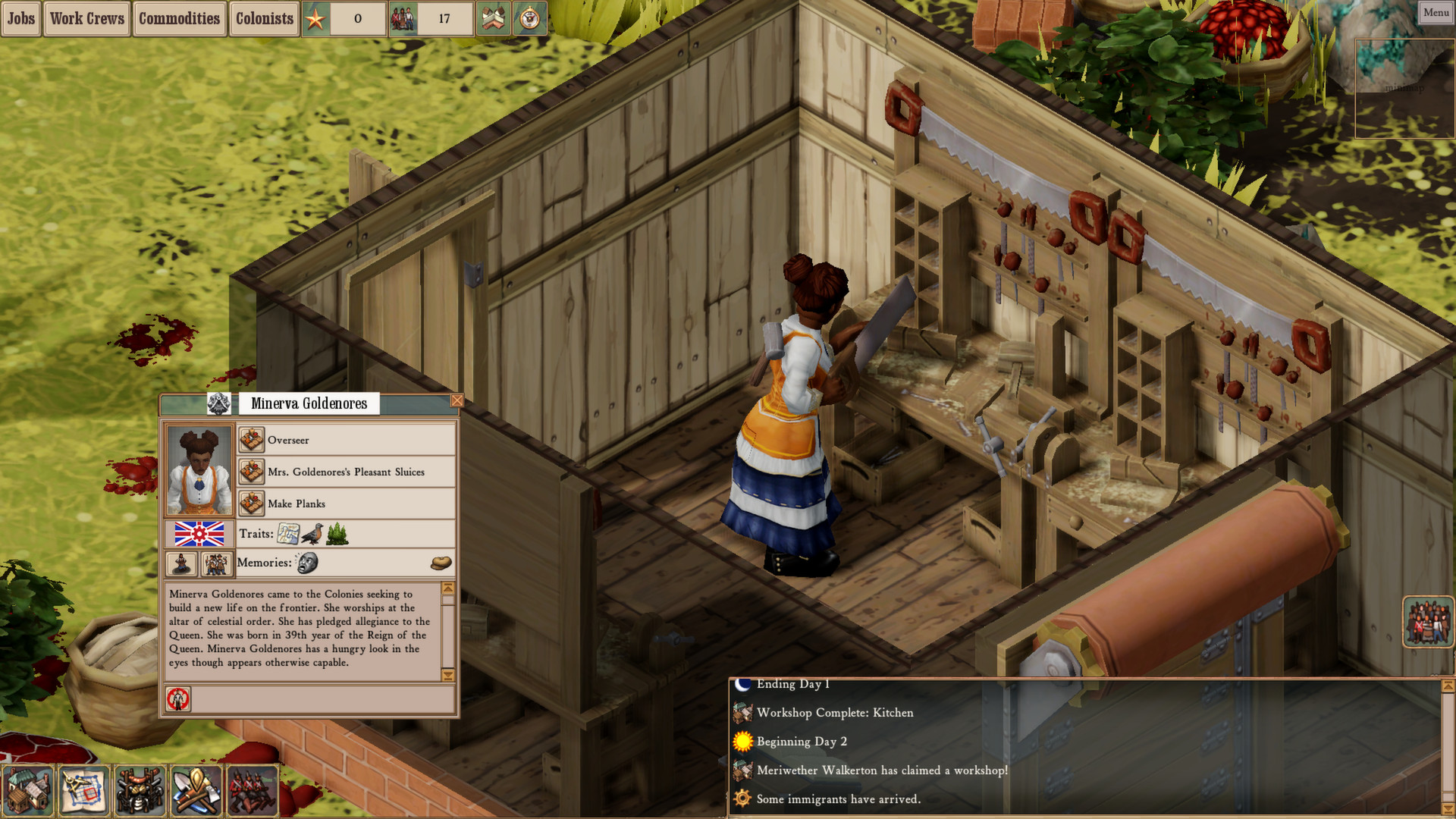Open the game Menu button
Viewport: 1456px width, 819px height.
click(x=1436, y=12)
